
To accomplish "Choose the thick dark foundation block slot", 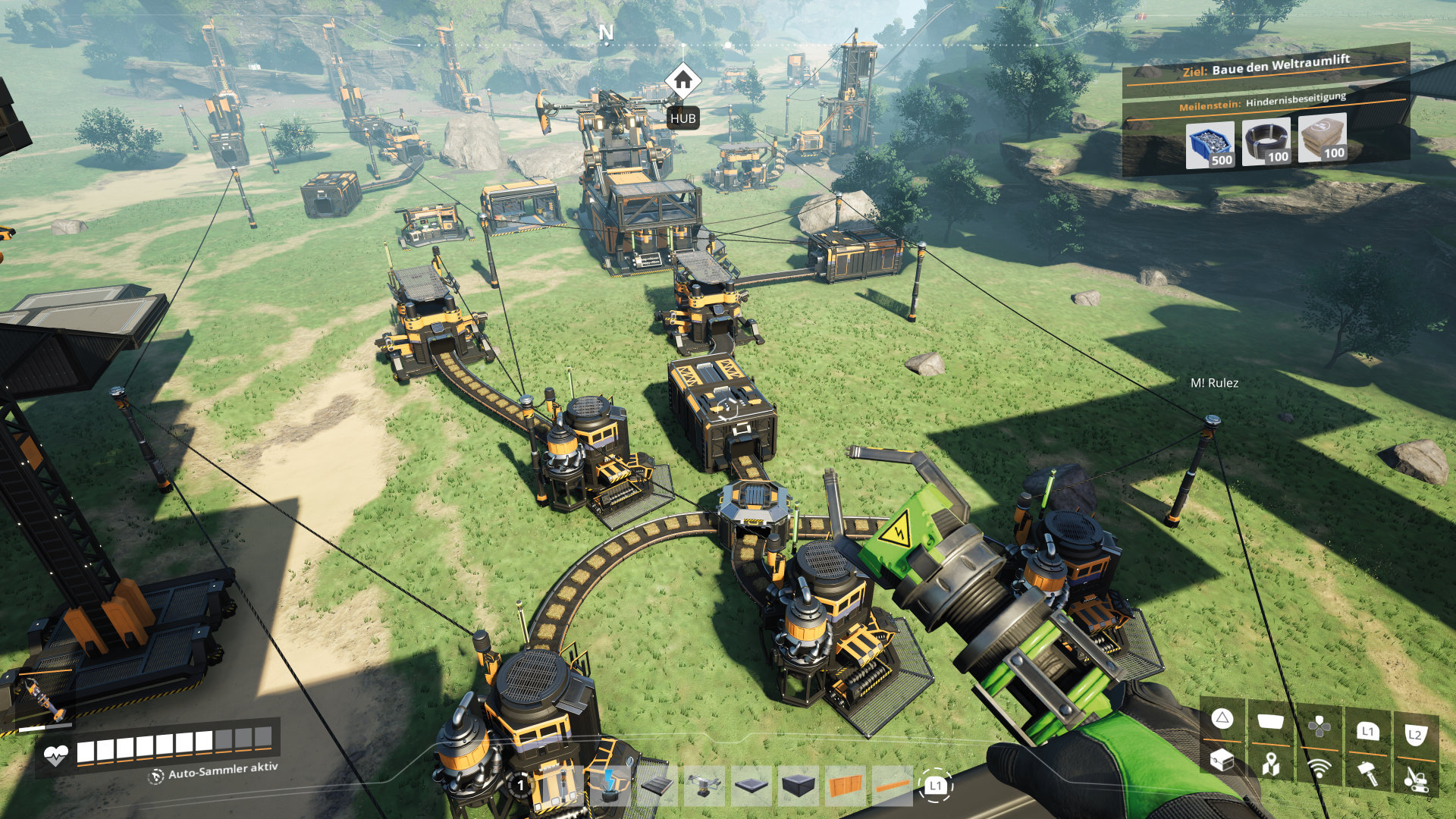I will point(799,786).
